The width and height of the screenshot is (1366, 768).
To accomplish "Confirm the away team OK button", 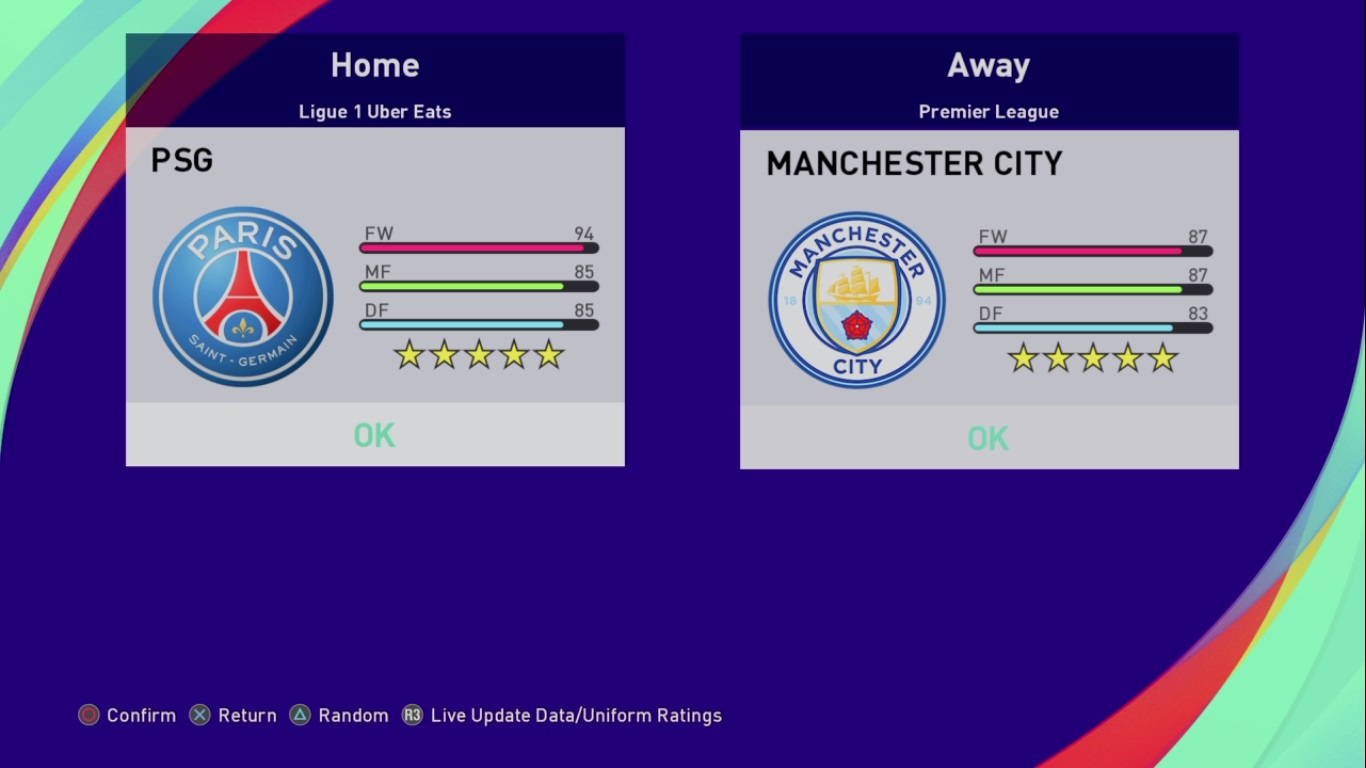I will pyautogui.click(x=989, y=438).
